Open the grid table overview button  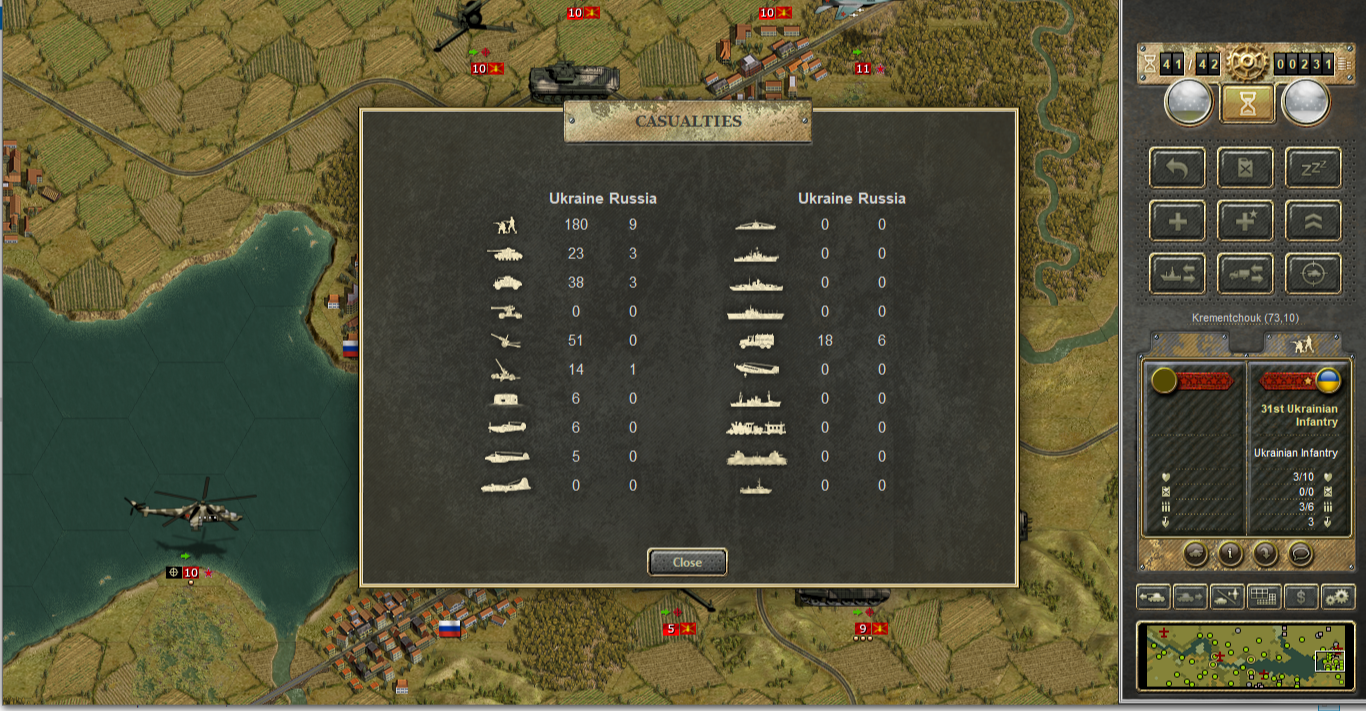[x=1264, y=597]
